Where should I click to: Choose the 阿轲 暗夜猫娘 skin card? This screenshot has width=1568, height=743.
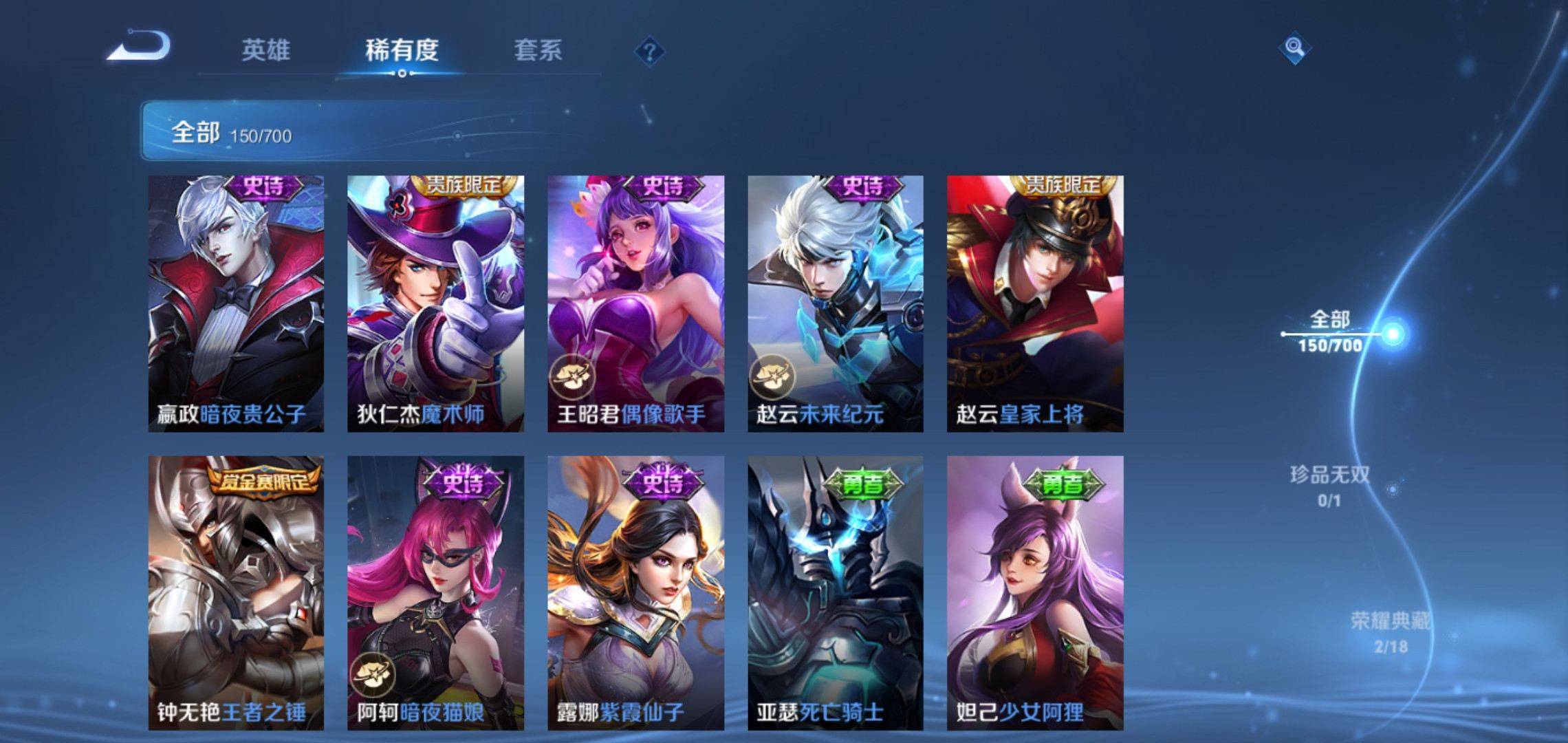pos(435,592)
